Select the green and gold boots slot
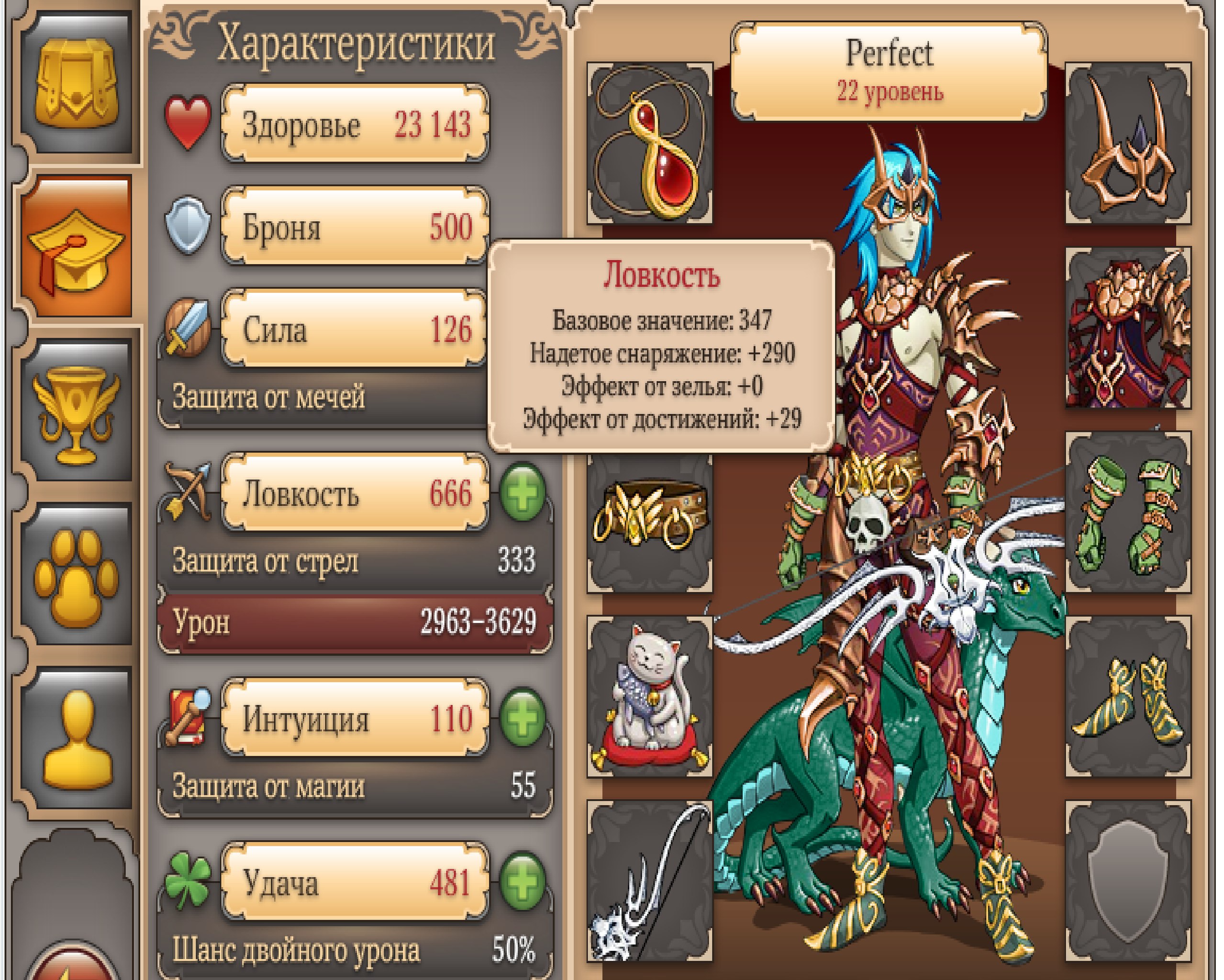 (x=1127, y=697)
